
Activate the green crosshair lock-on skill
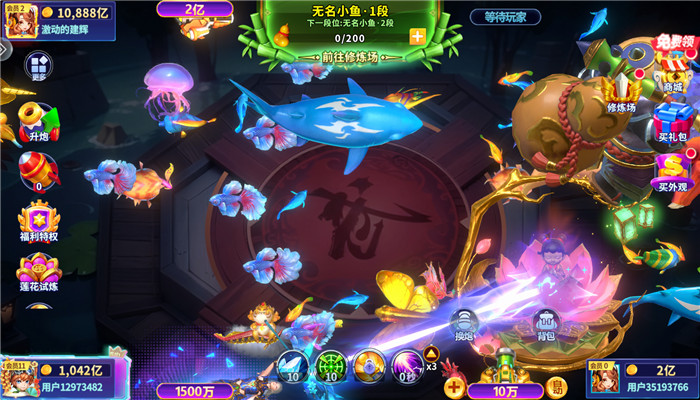pyautogui.click(x=330, y=365)
